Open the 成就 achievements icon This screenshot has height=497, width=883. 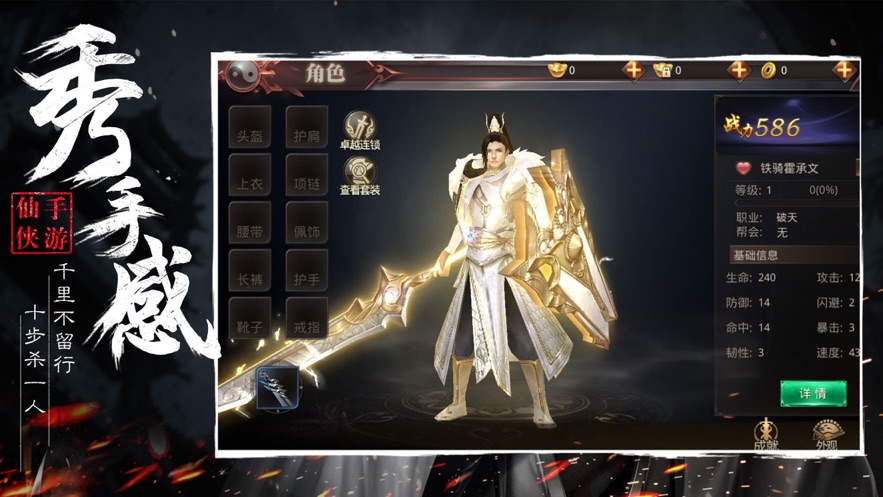(767, 433)
